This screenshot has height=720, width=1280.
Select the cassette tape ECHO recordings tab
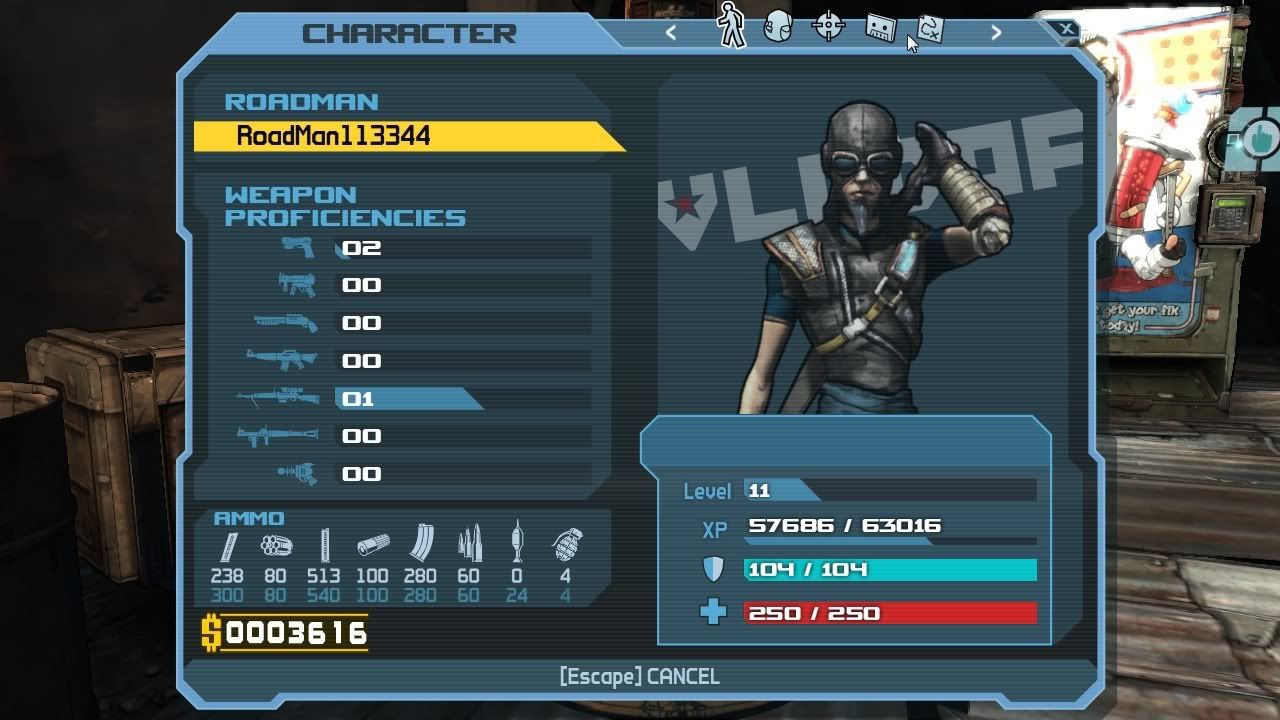click(879, 27)
